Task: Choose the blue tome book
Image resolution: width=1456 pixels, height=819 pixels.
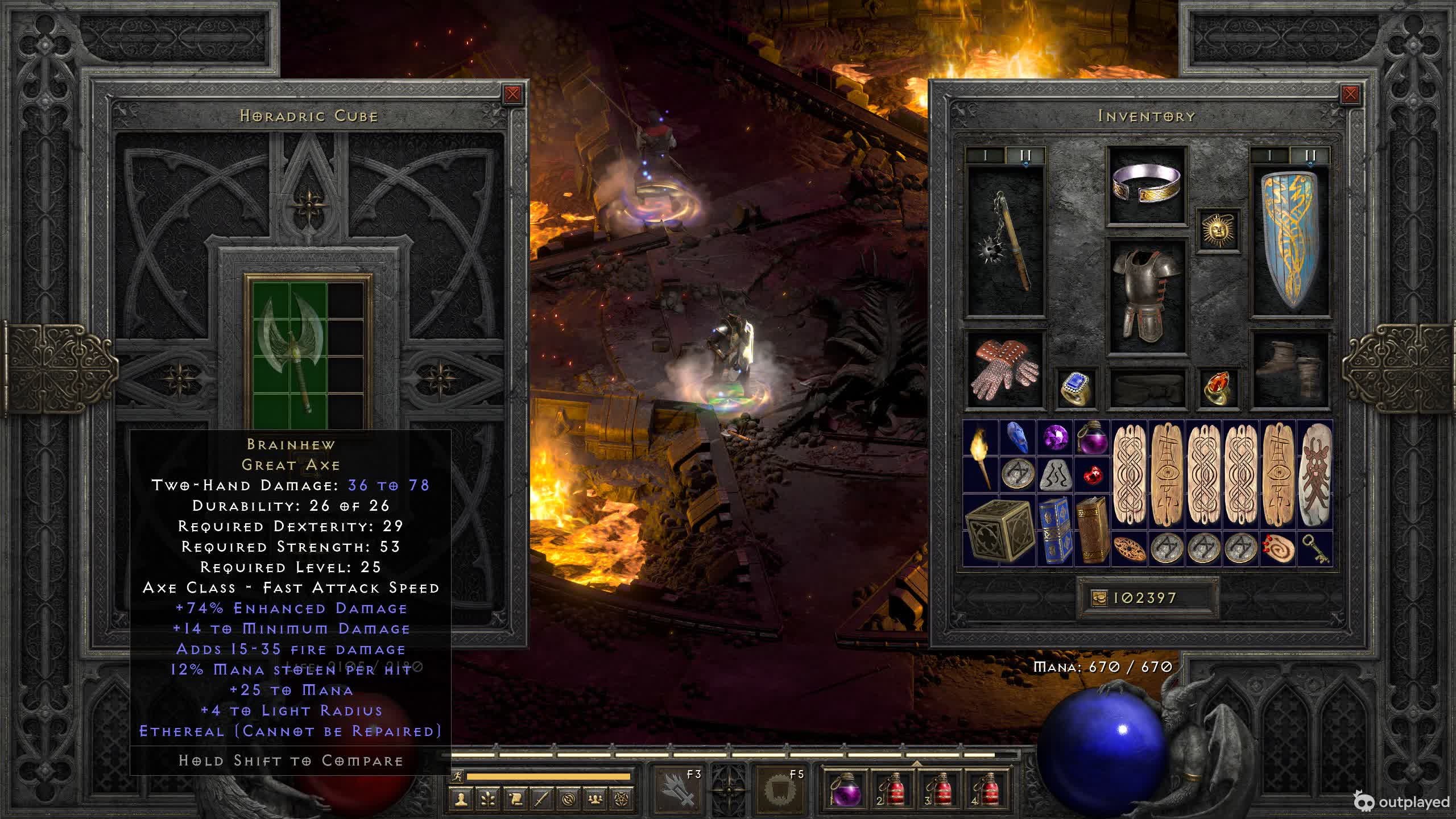Action: [x=1055, y=530]
